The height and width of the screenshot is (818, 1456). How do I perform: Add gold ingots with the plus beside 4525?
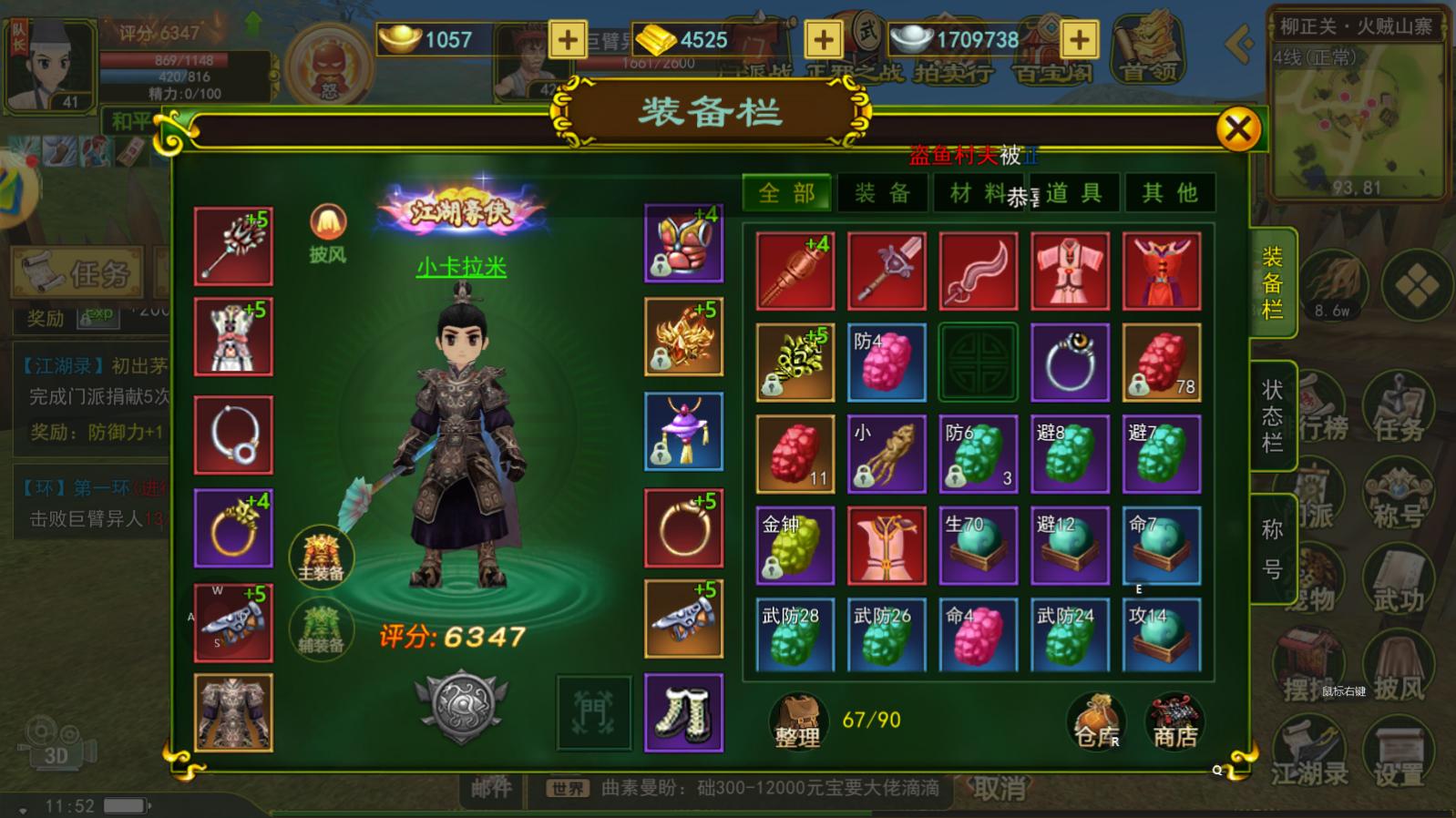823,39
